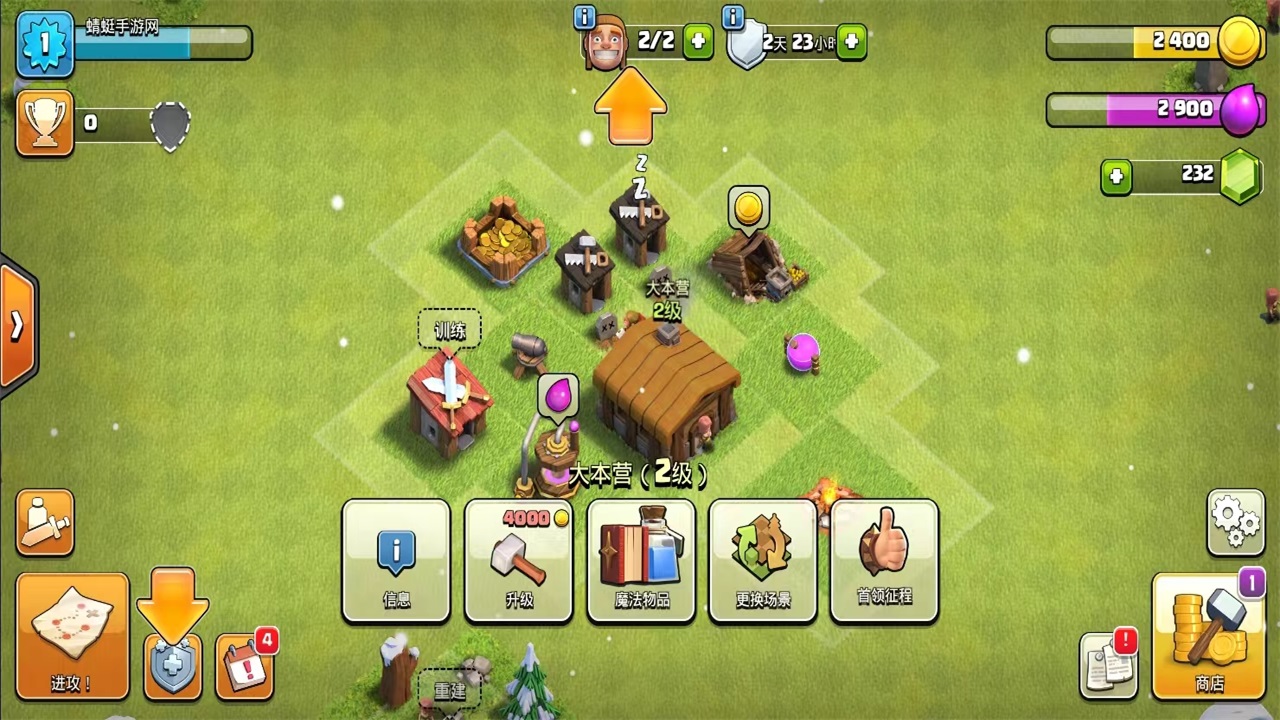This screenshot has height=720, width=1280.
Task: Open 首领征程 thumbs-up button
Action: click(x=884, y=560)
